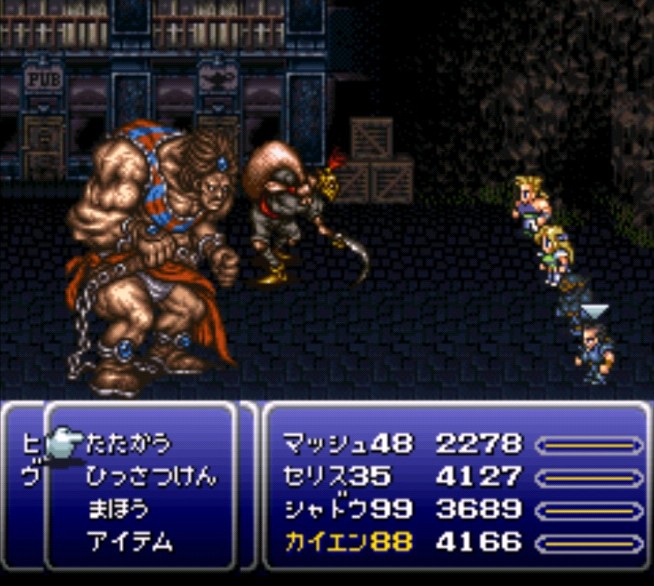Open the アイテム item command
The width and height of the screenshot is (654, 586).
point(129,542)
